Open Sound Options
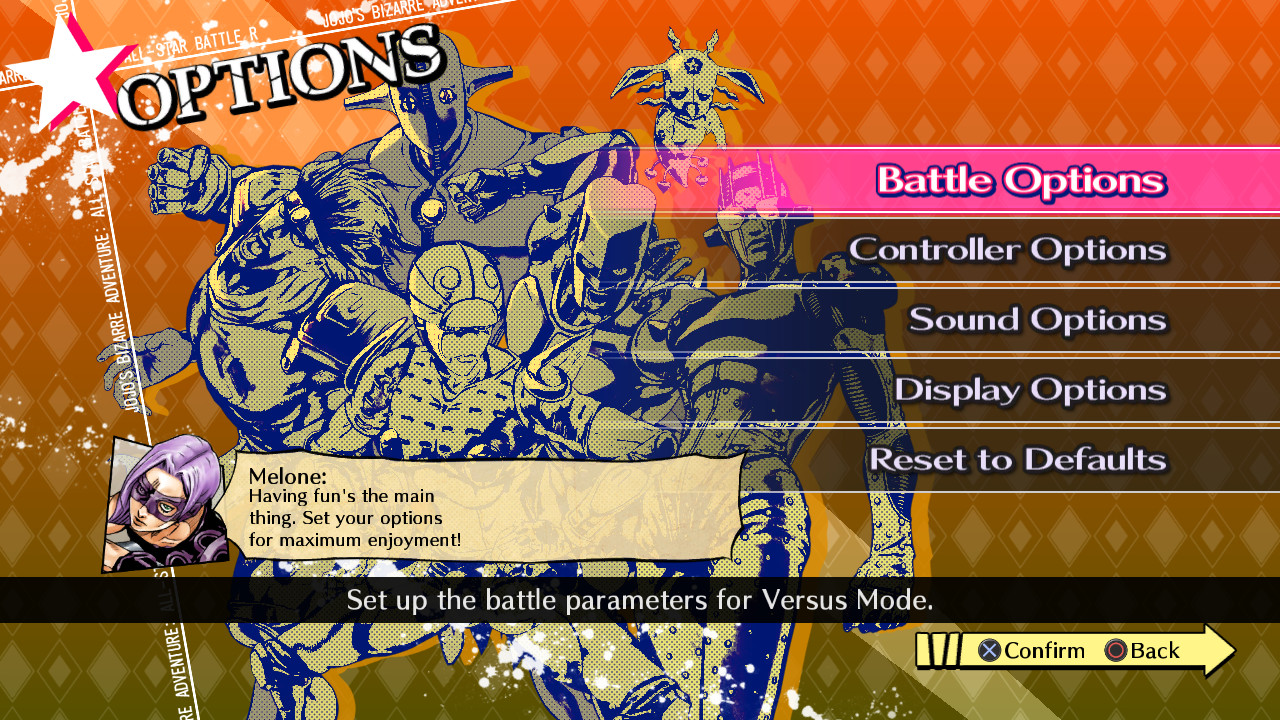Image resolution: width=1280 pixels, height=720 pixels. click(1035, 320)
